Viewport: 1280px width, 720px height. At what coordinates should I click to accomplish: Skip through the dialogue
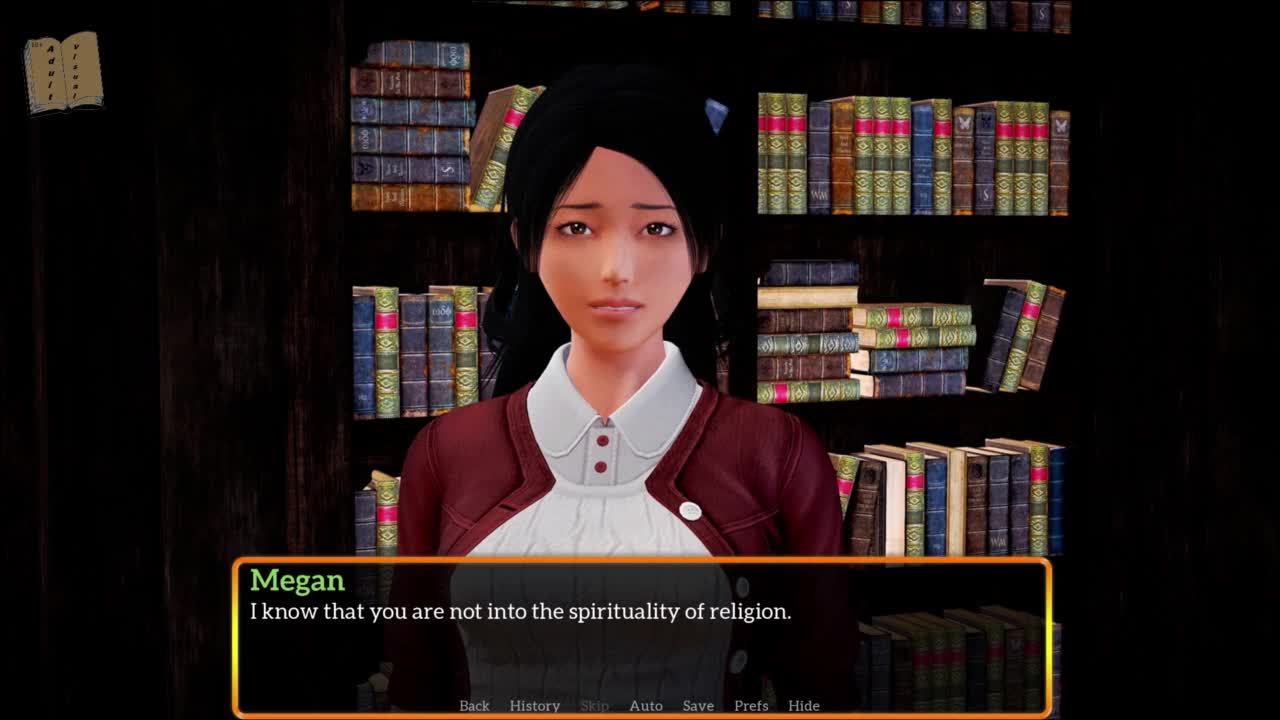point(594,705)
